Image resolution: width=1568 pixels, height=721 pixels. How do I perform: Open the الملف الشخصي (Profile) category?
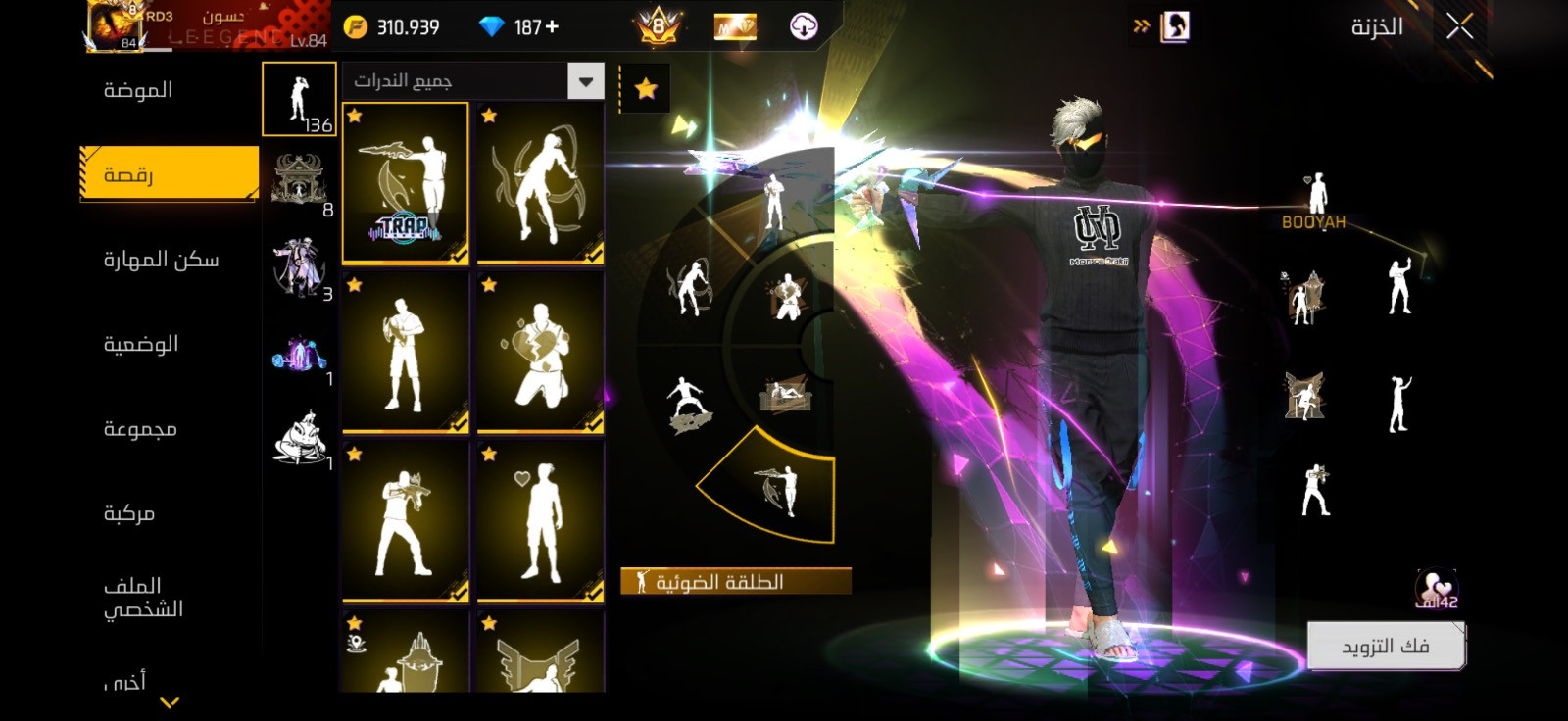point(143,597)
